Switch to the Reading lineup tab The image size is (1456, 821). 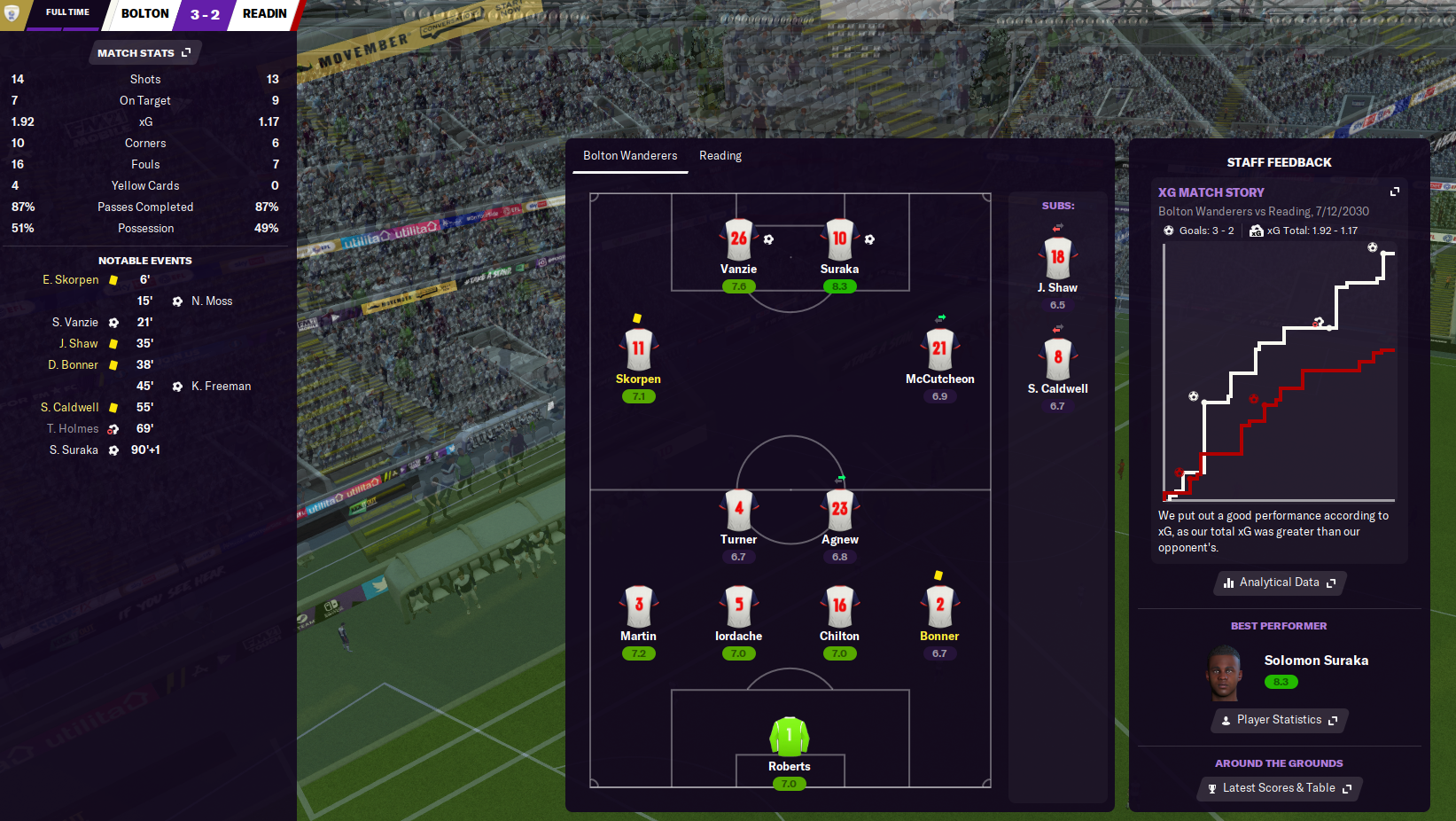click(720, 156)
